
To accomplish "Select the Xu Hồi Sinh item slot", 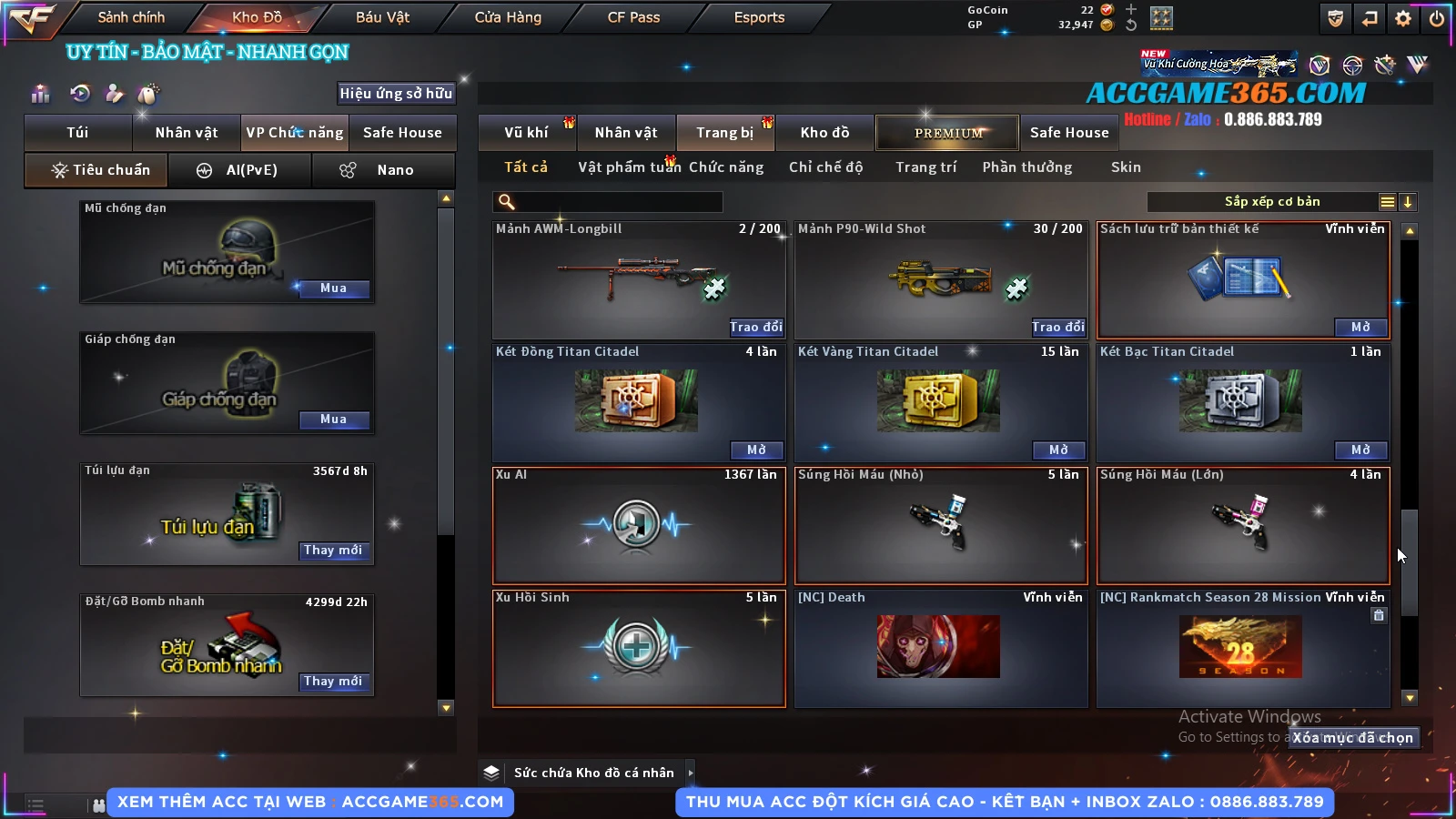I will 638,648.
